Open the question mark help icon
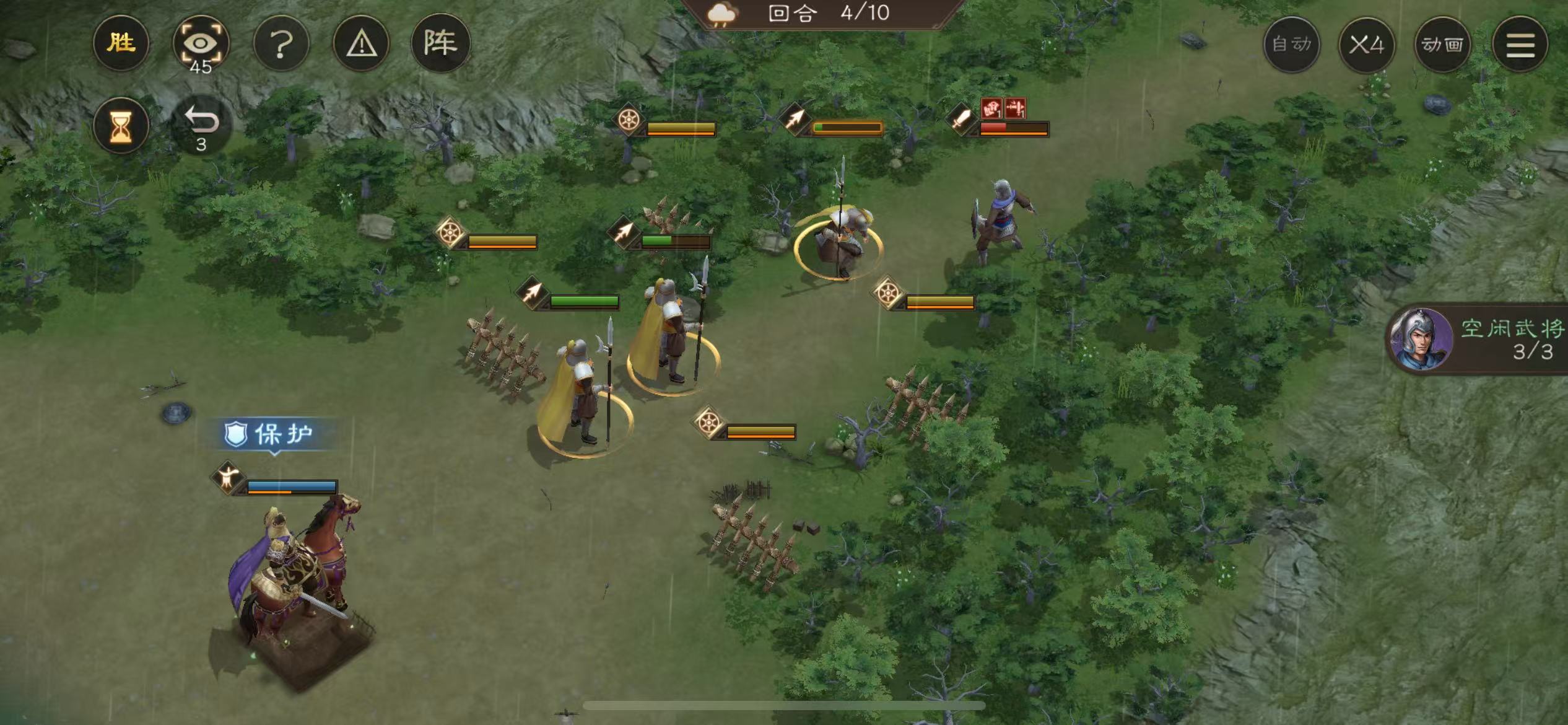 point(282,42)
